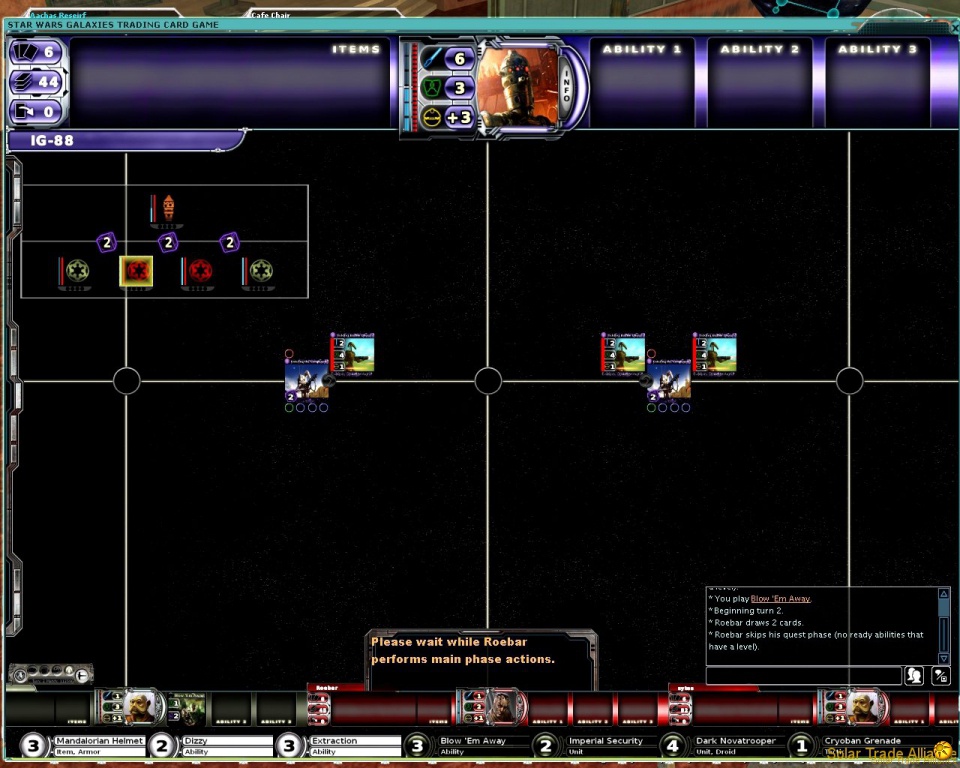960x768 pixels.
Task: Select the IG-88 avatar portrait
Action: 516,88
